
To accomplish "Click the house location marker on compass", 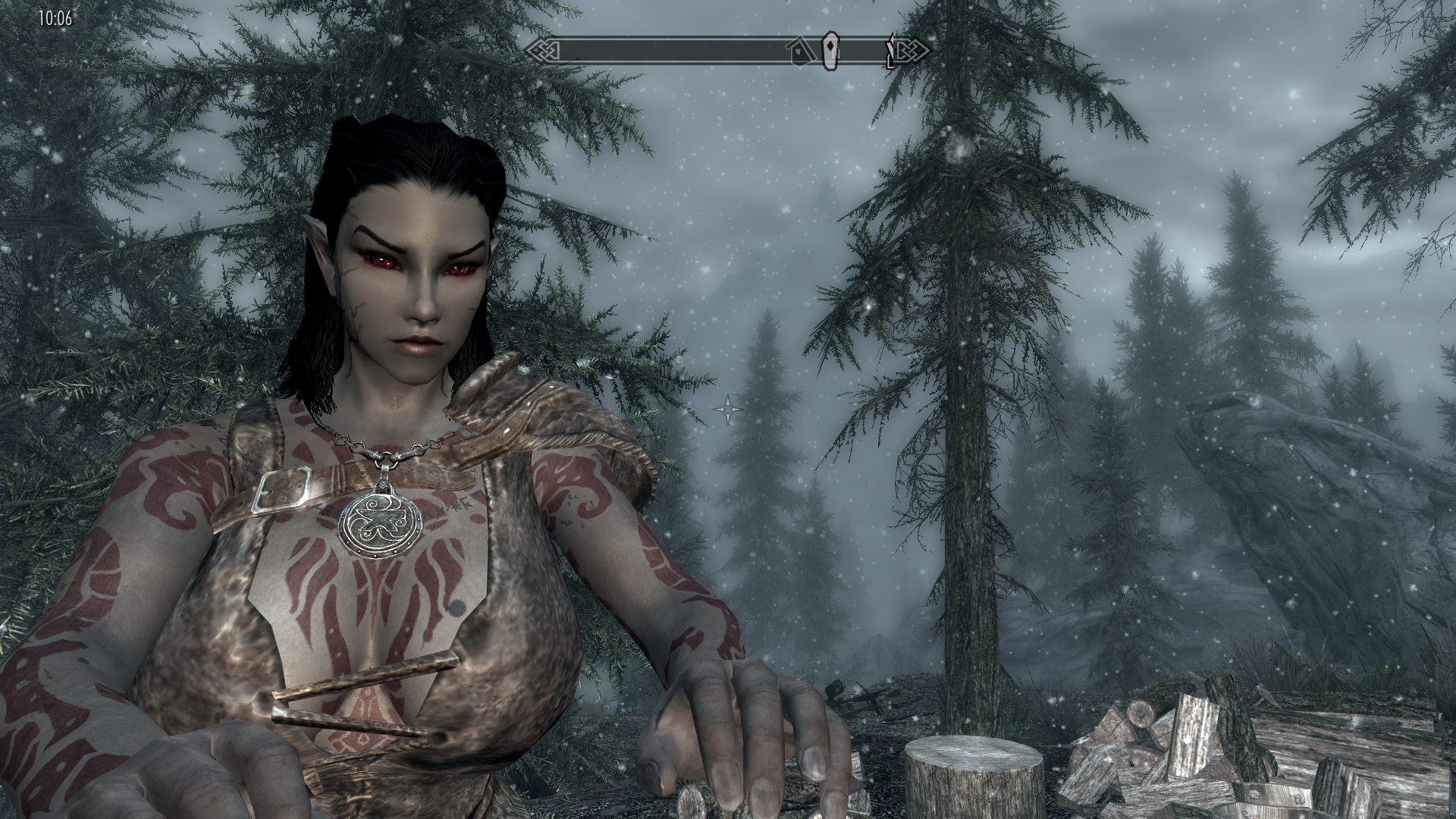I will (799, 52).
